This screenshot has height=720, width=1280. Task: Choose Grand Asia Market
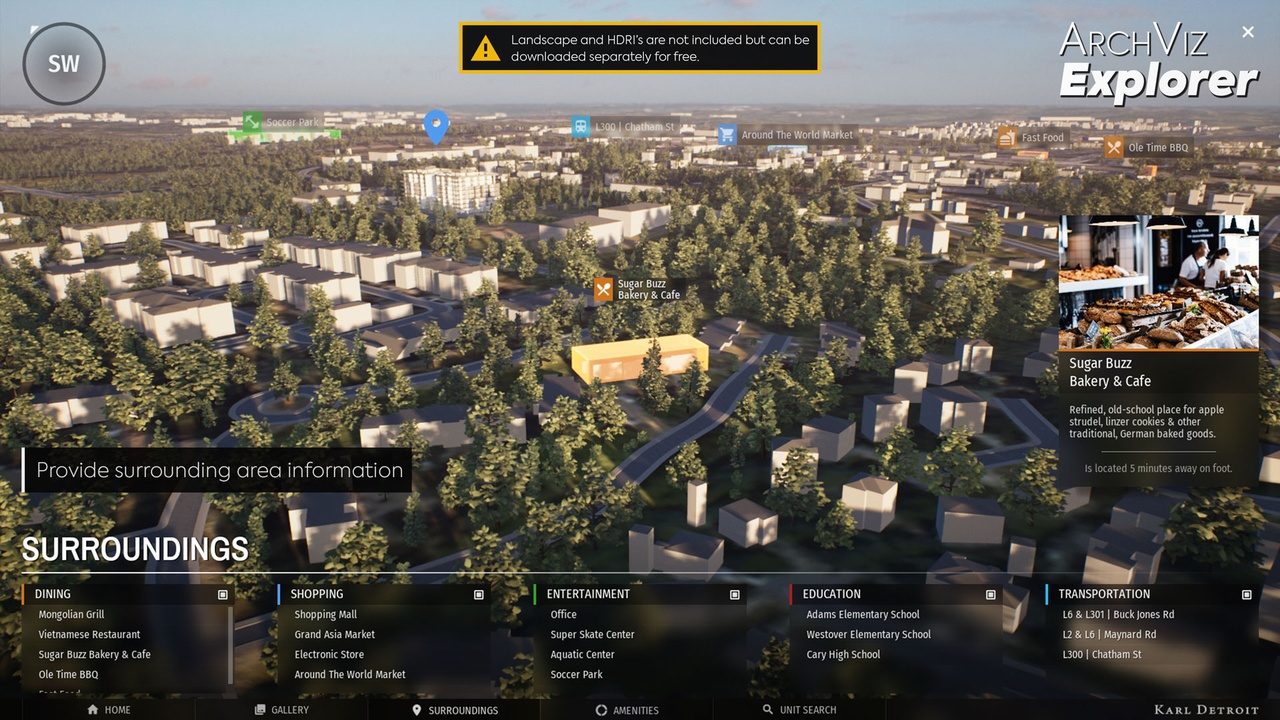[x=334, y=635]
